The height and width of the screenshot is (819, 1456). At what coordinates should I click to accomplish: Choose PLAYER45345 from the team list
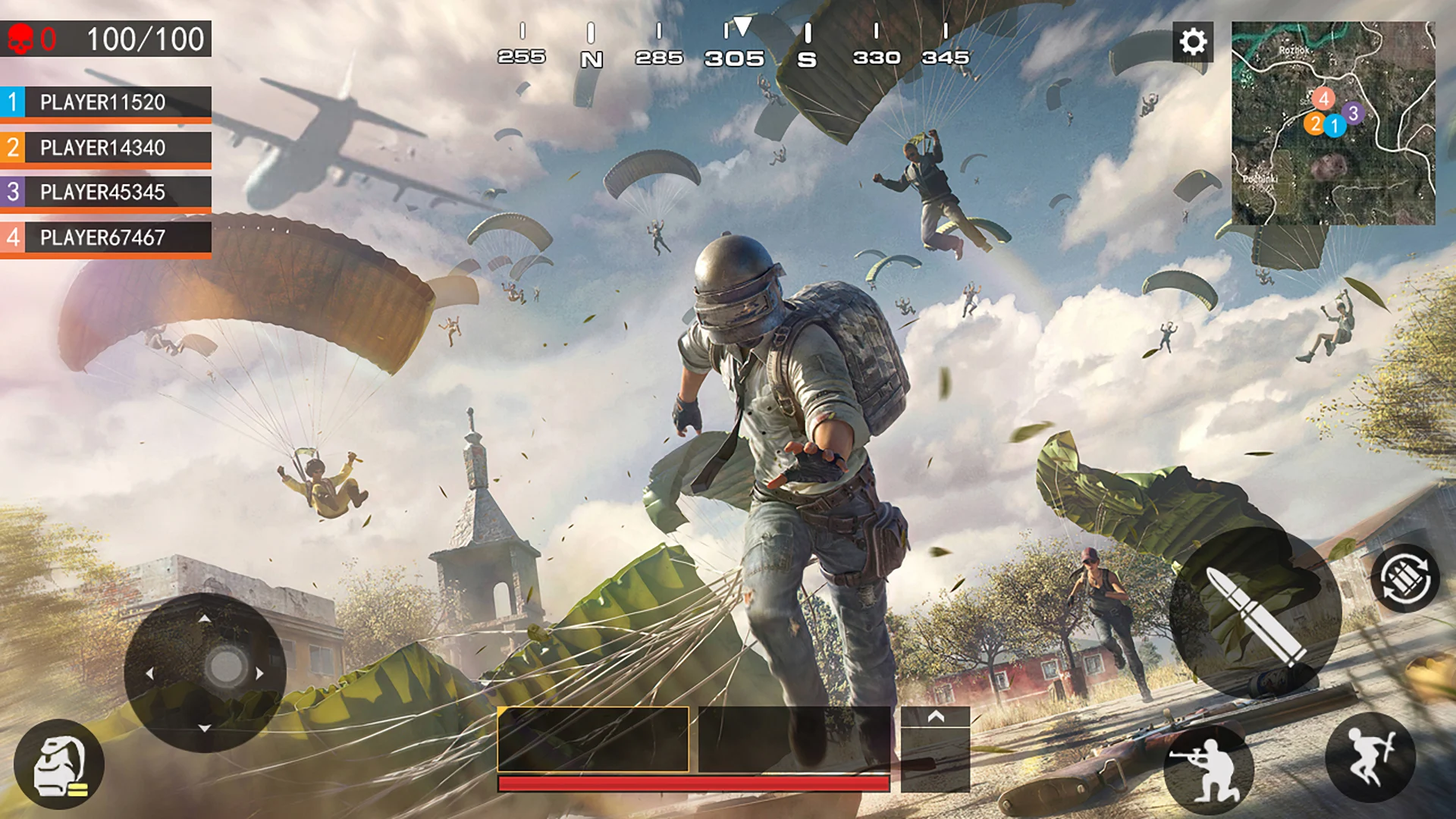(106, 193)
